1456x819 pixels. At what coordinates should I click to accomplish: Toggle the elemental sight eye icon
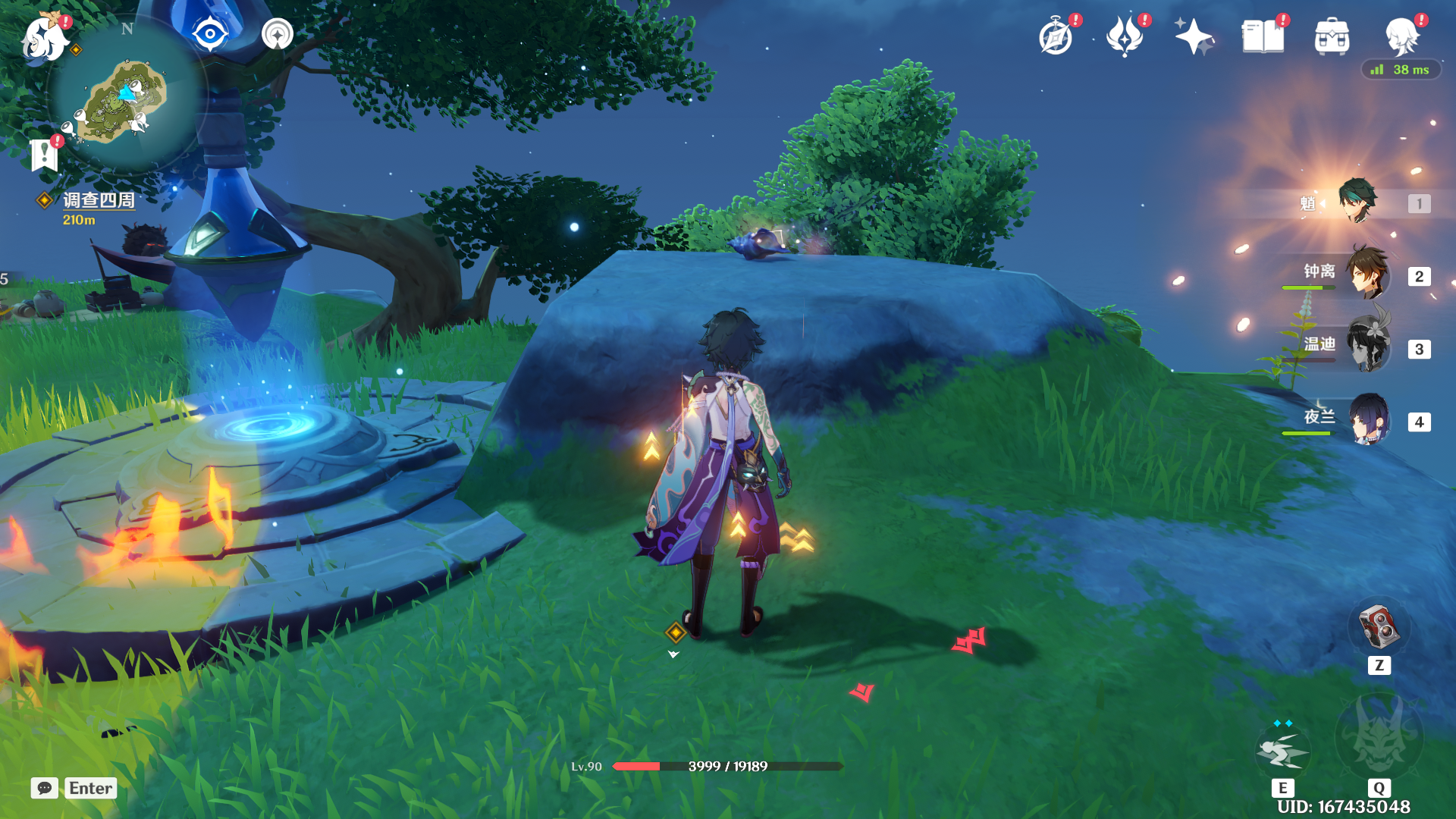(210, 34)
